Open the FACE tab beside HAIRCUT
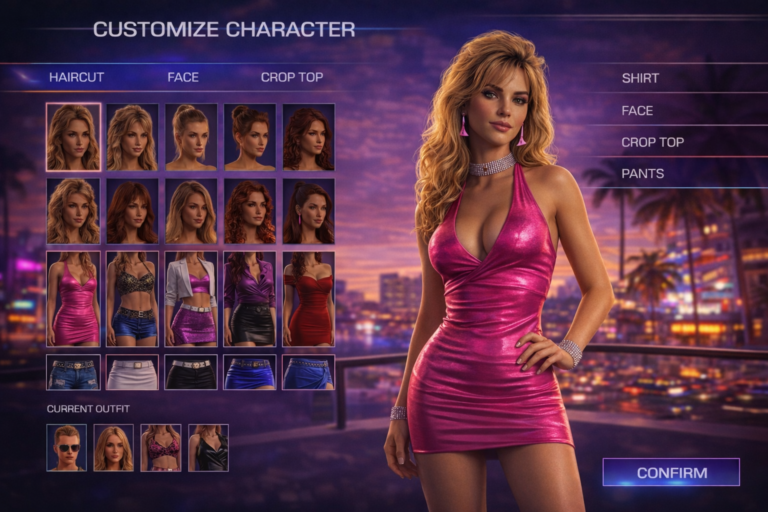Image resolution: width=768 pixels, height=512 pixels. [183, 77]
